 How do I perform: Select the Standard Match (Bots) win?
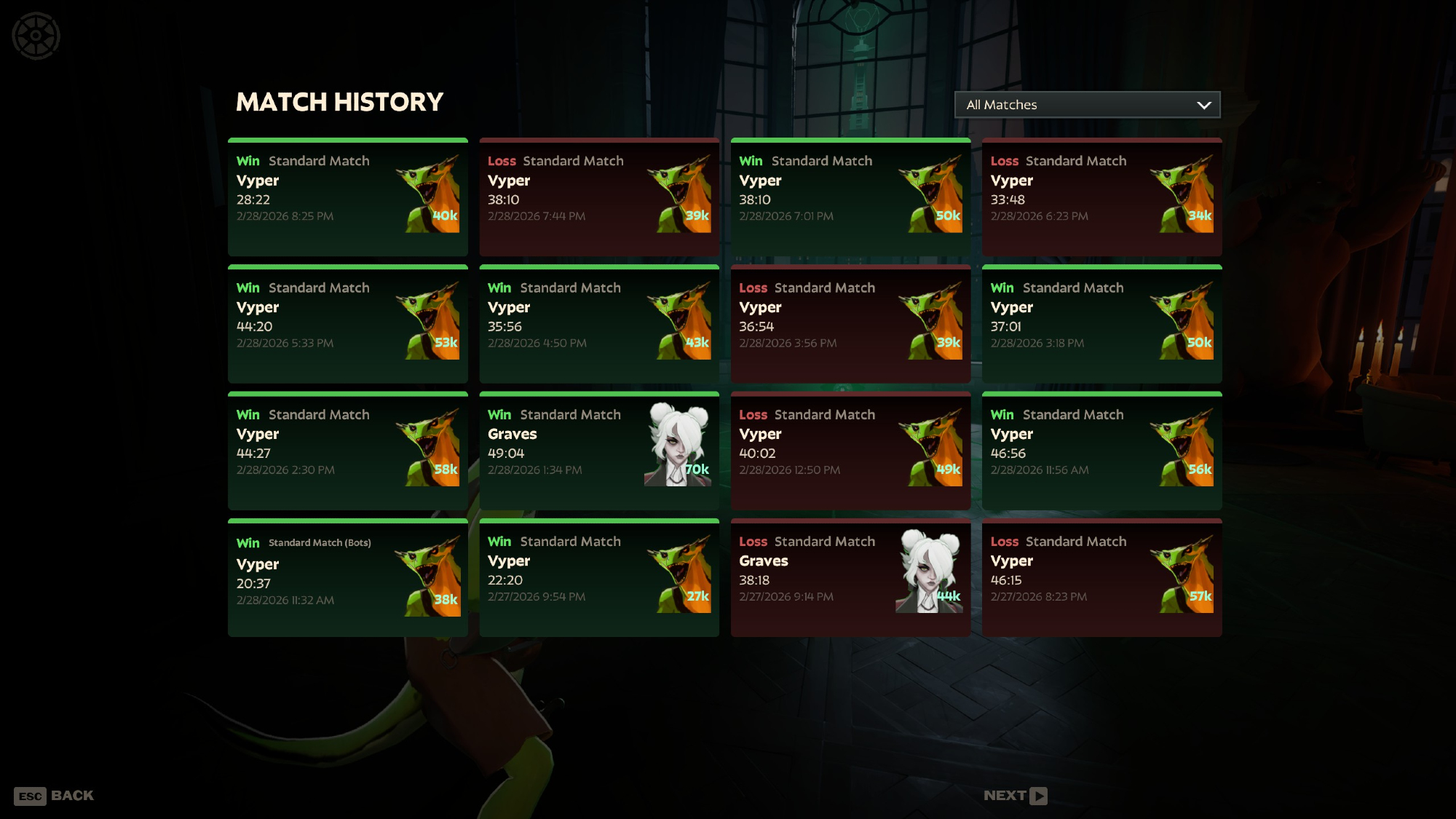pos(347,578)
